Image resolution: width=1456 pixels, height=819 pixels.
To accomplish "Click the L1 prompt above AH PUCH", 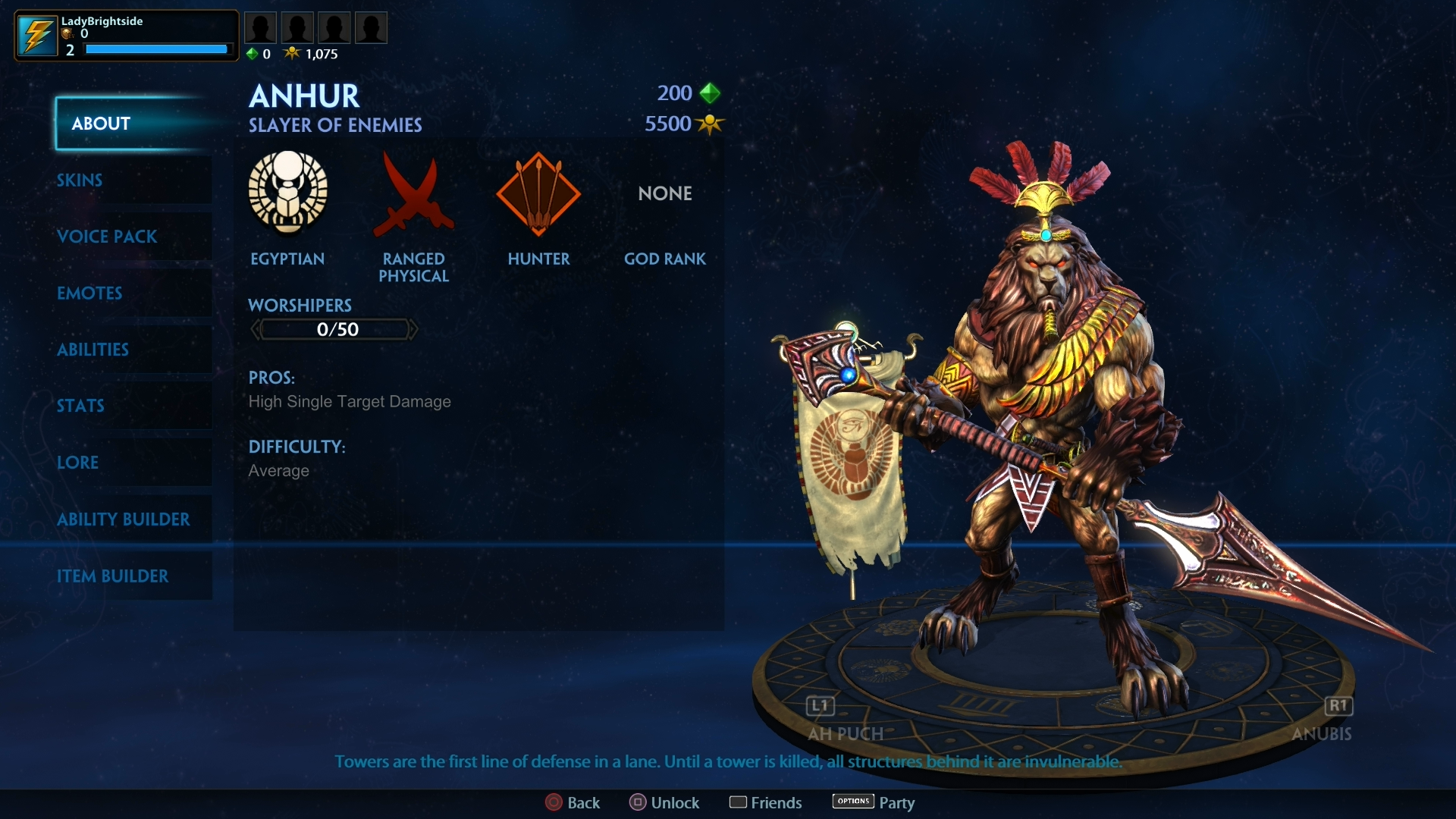I will click(x=819, y=705).
